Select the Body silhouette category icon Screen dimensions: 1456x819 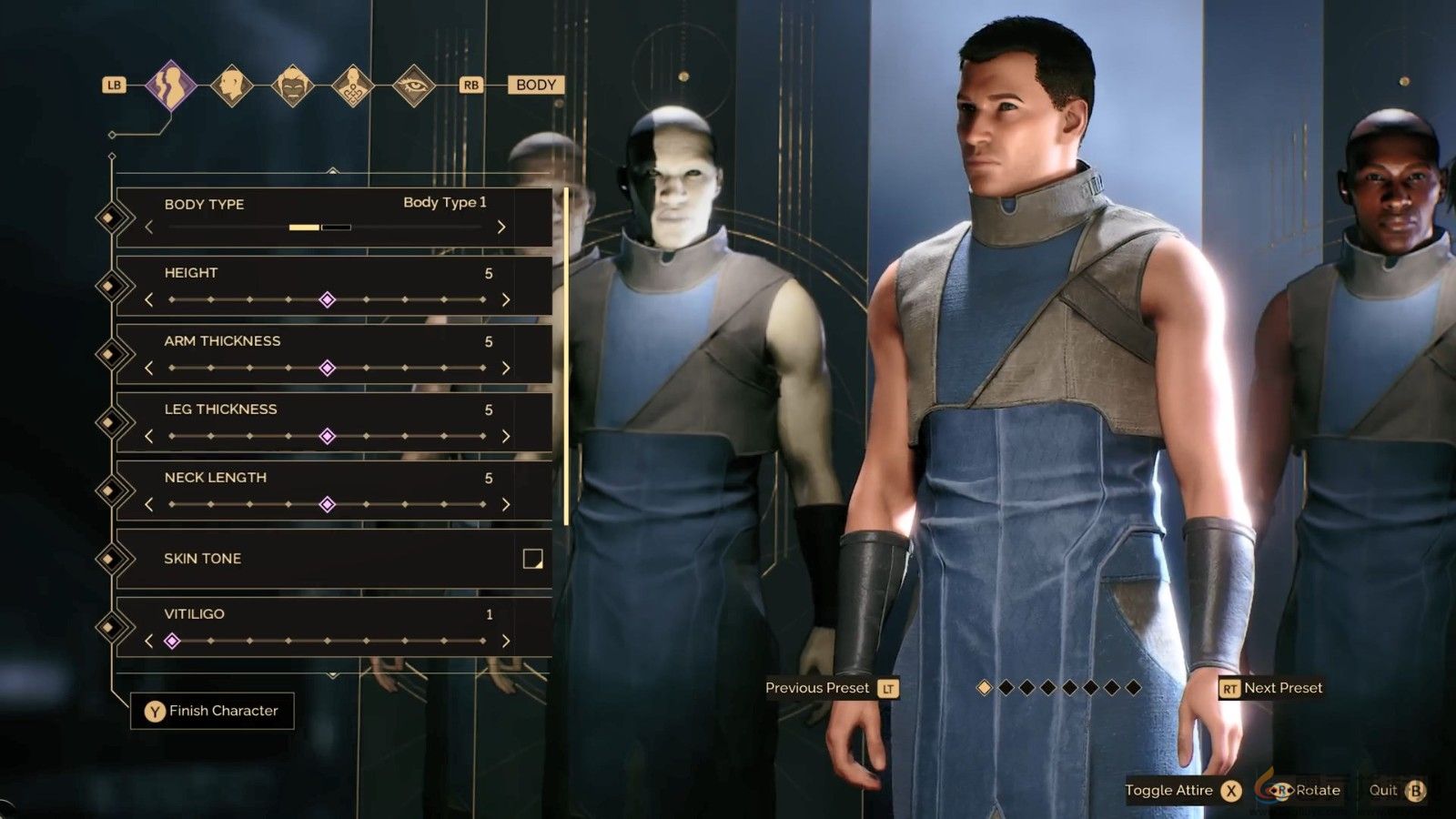tap(169, 85)
